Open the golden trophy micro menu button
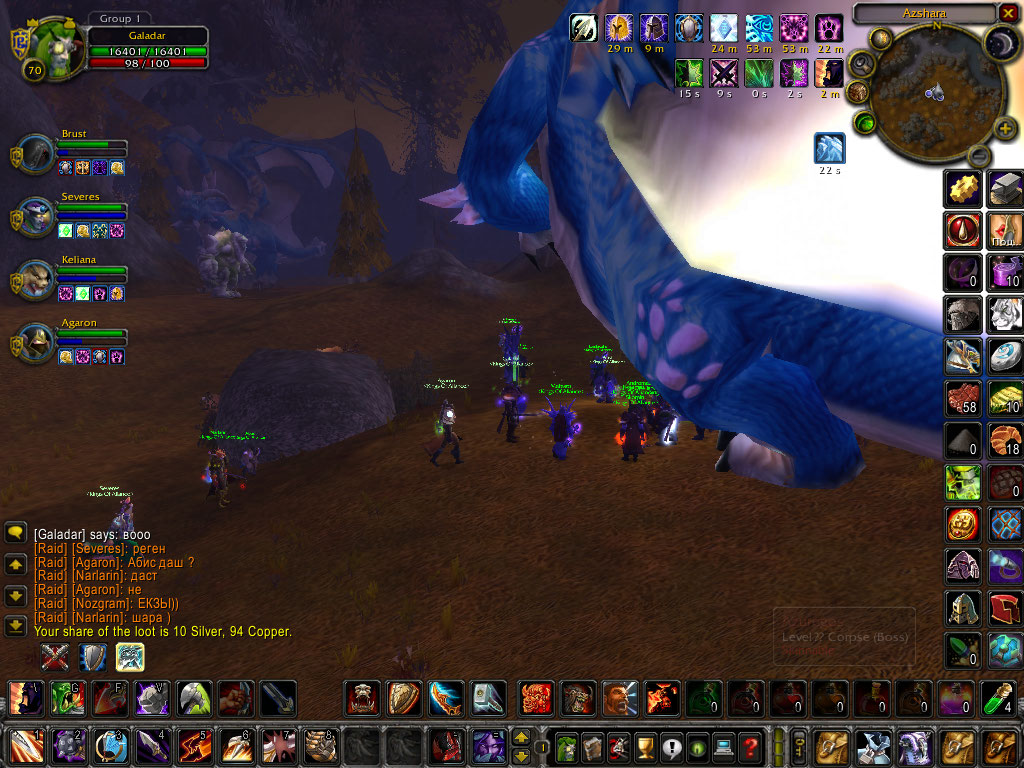The height and width of the screenshot is (768, 1024). pos(645,746)
